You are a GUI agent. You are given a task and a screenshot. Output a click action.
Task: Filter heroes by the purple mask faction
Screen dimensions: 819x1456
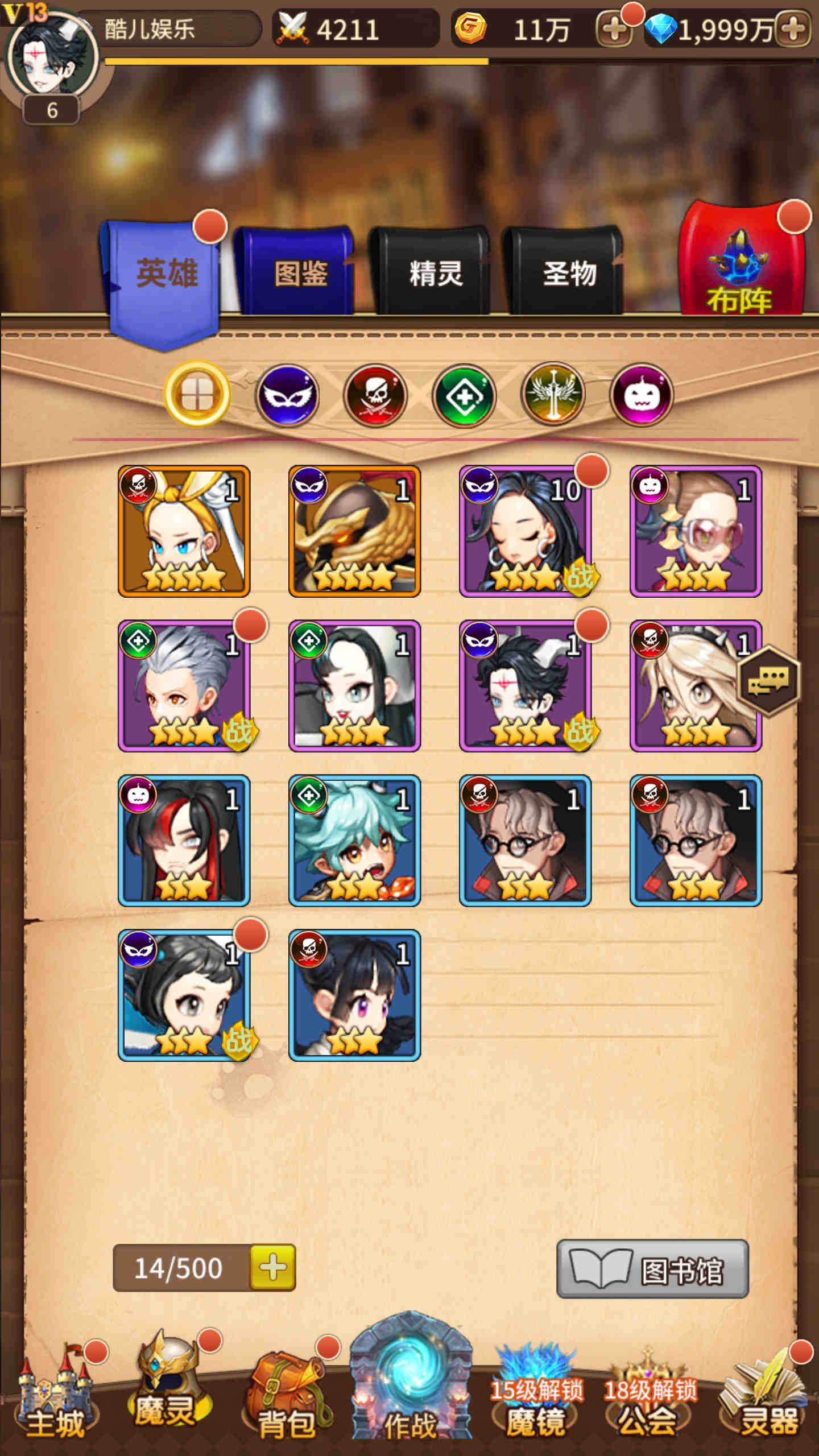[287, 395]
